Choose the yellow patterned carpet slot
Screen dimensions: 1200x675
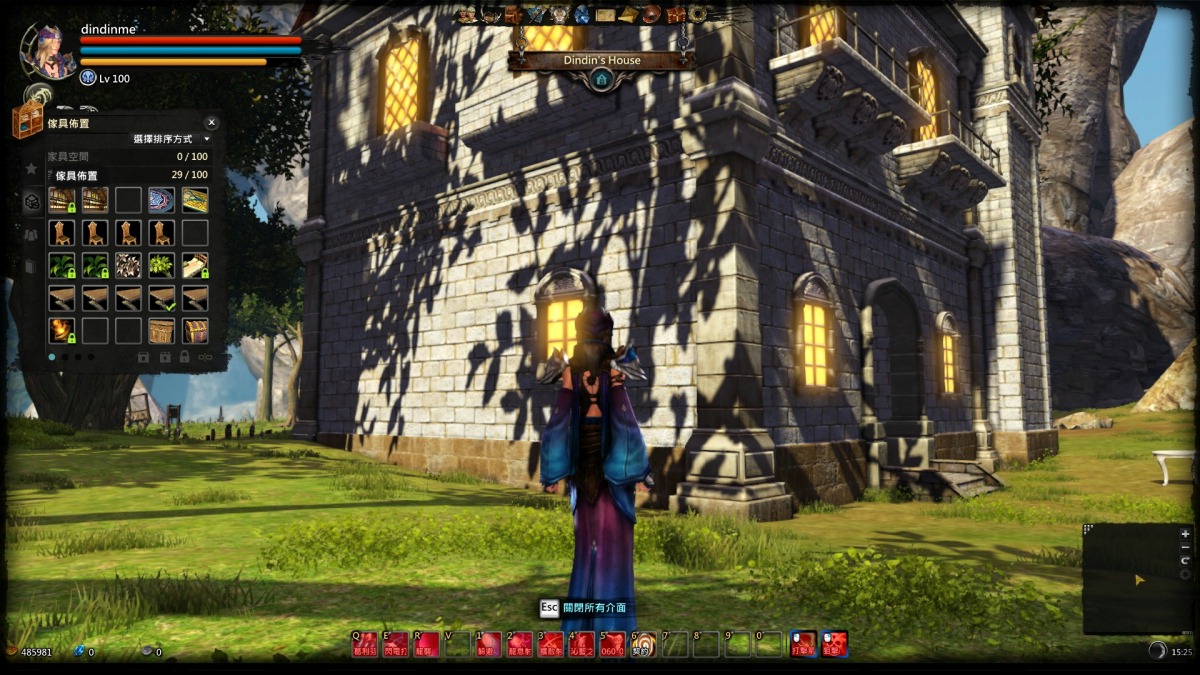195,200
